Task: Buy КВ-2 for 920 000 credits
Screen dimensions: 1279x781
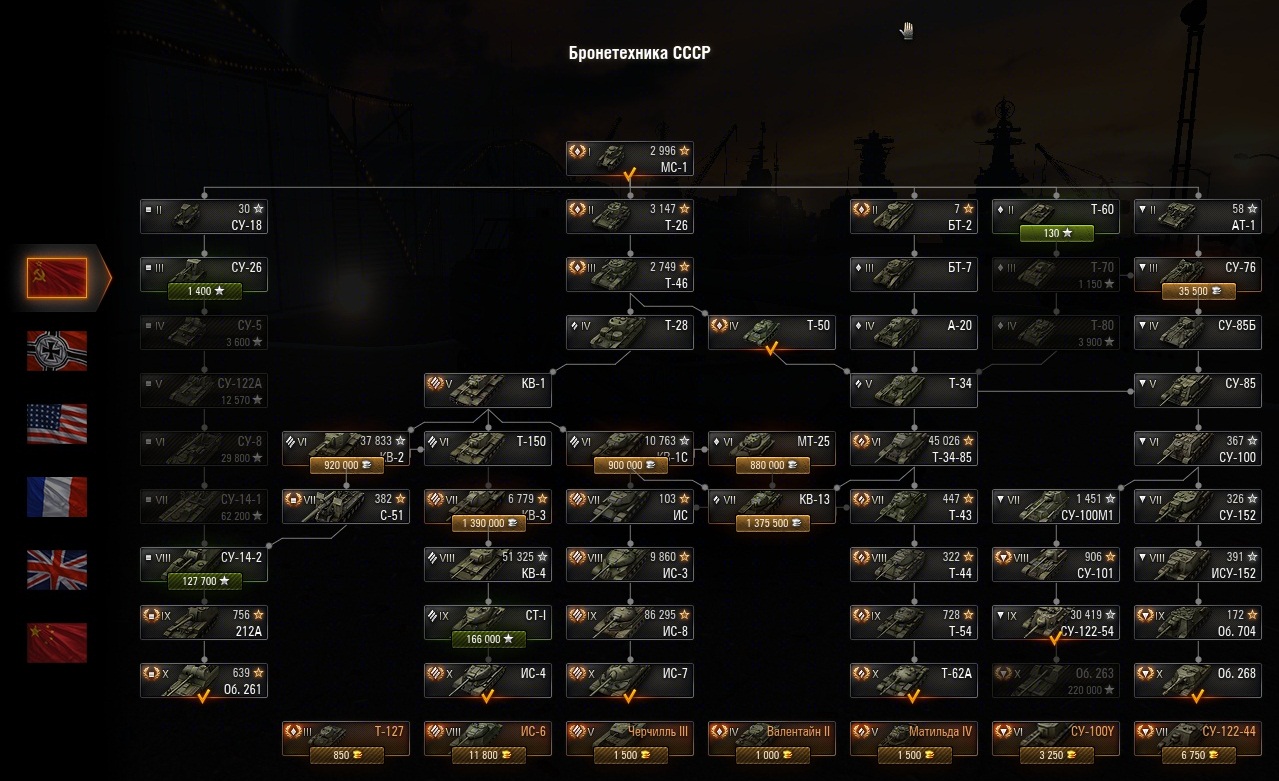Action: [345, 465]
